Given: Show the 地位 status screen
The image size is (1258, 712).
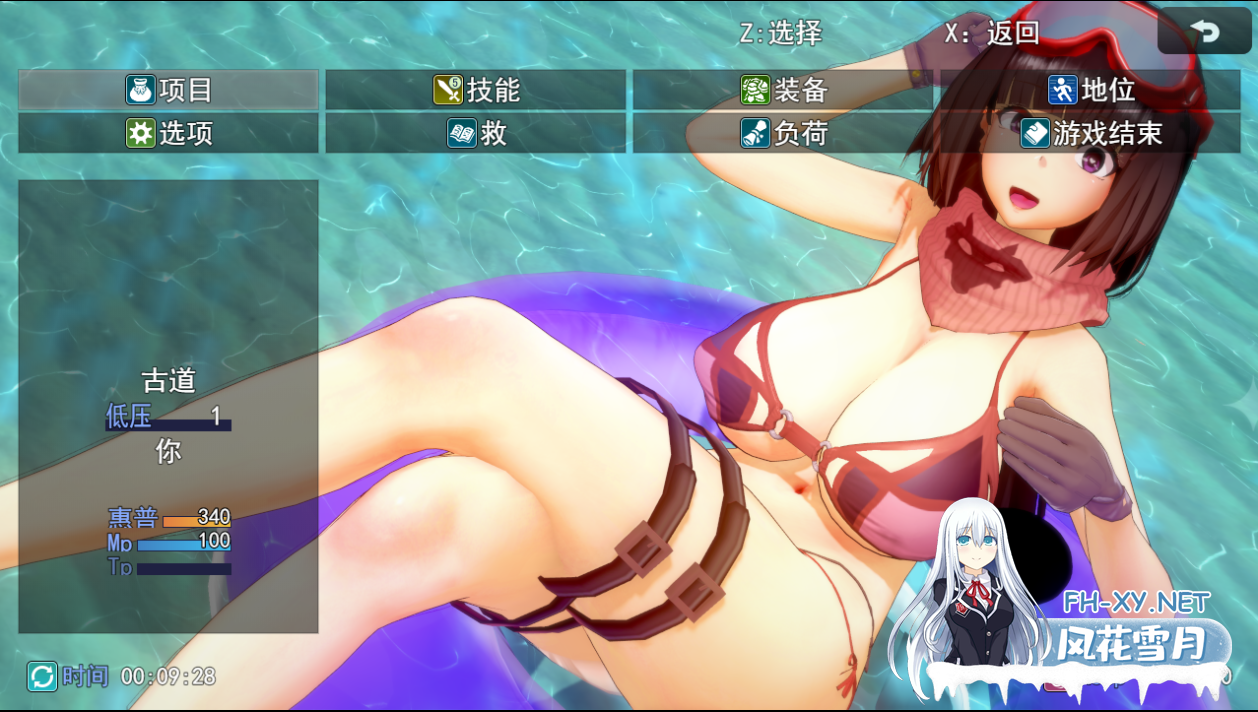Looking at the screenshot, I should point(1090,90).
